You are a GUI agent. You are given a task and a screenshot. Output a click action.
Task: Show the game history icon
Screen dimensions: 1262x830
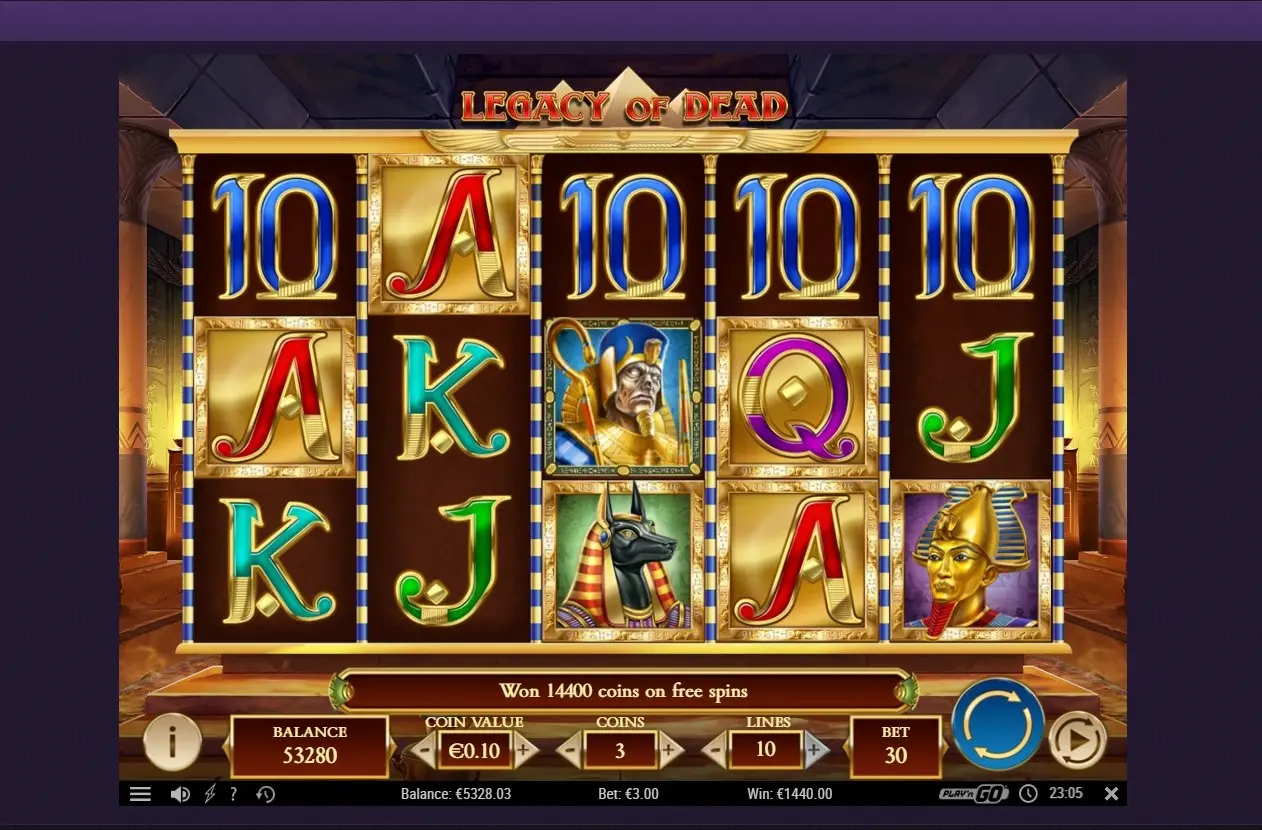coord(266,794)
